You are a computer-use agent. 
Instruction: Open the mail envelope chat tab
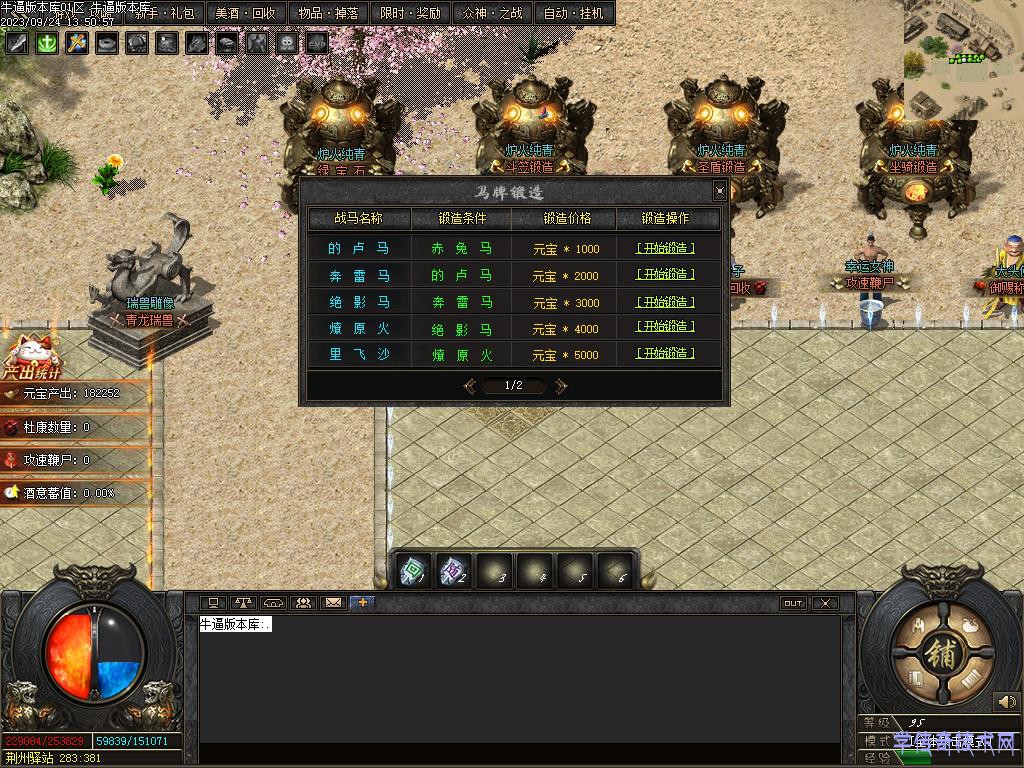pos(333,603)
